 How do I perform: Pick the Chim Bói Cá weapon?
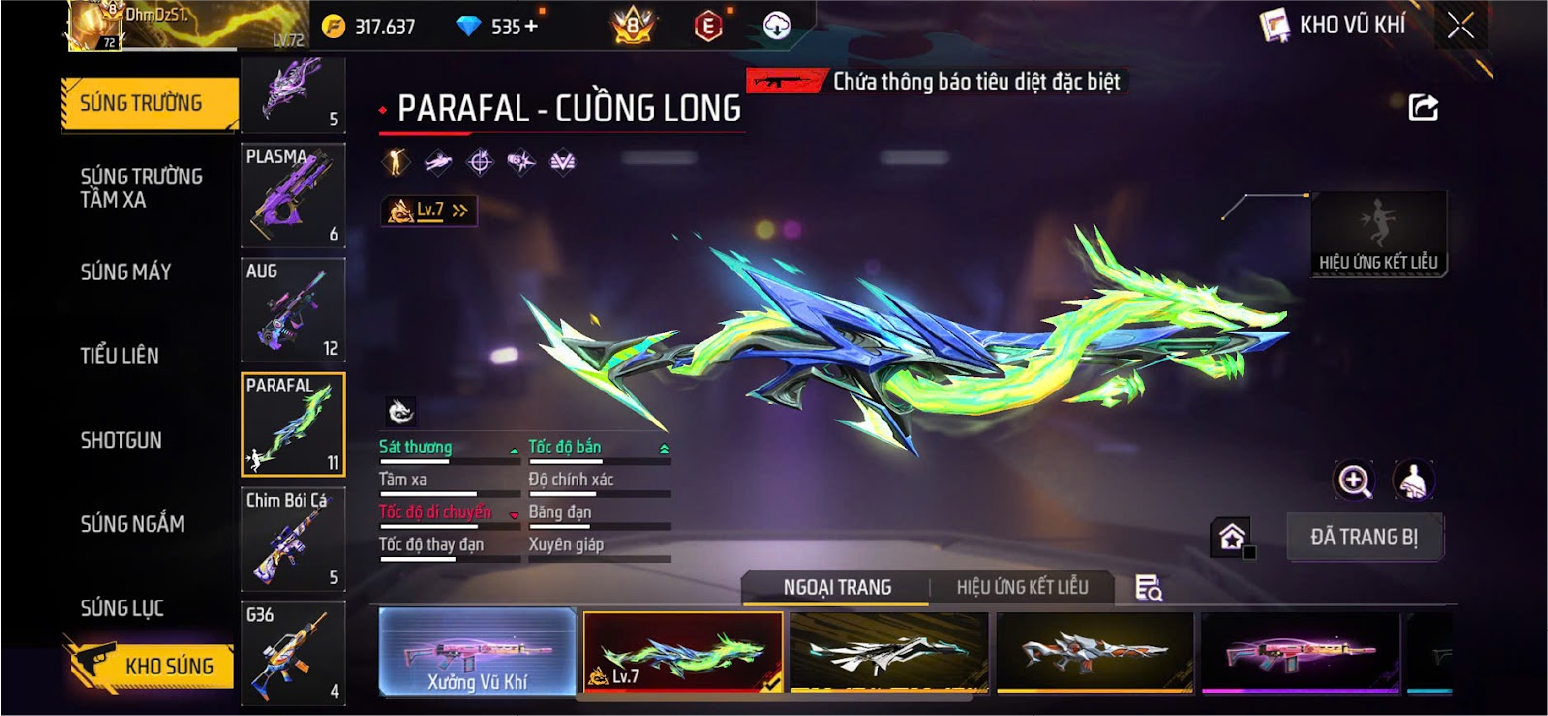click(293, 538)
